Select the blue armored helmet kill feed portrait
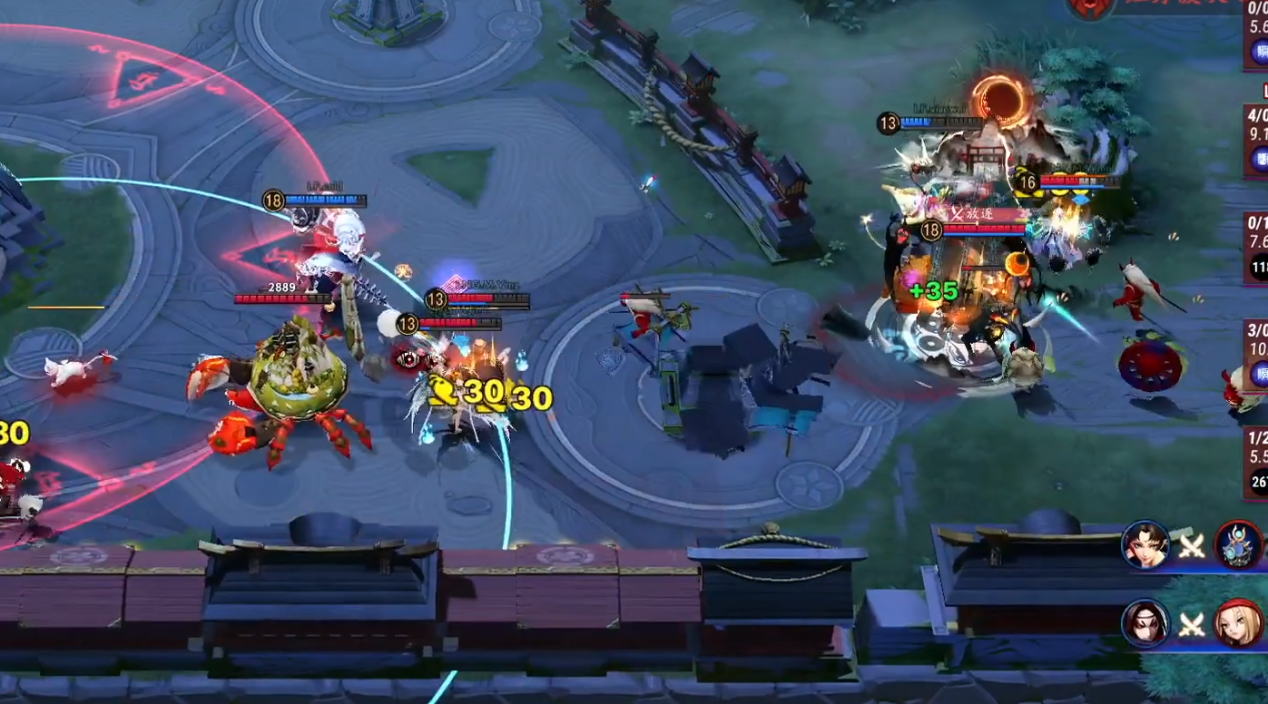 1240,546
